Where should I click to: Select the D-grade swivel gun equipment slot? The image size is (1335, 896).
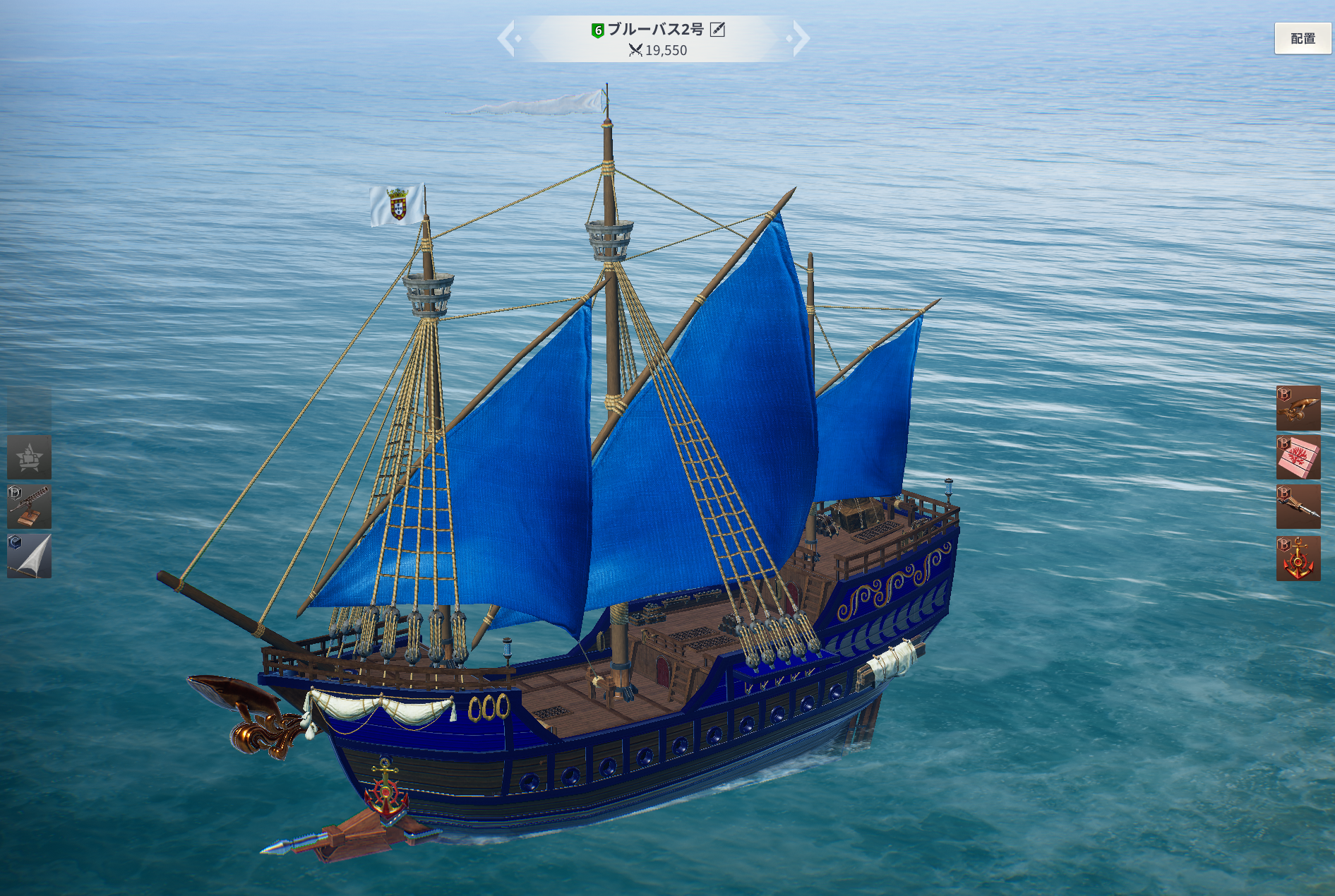(29, 507)
